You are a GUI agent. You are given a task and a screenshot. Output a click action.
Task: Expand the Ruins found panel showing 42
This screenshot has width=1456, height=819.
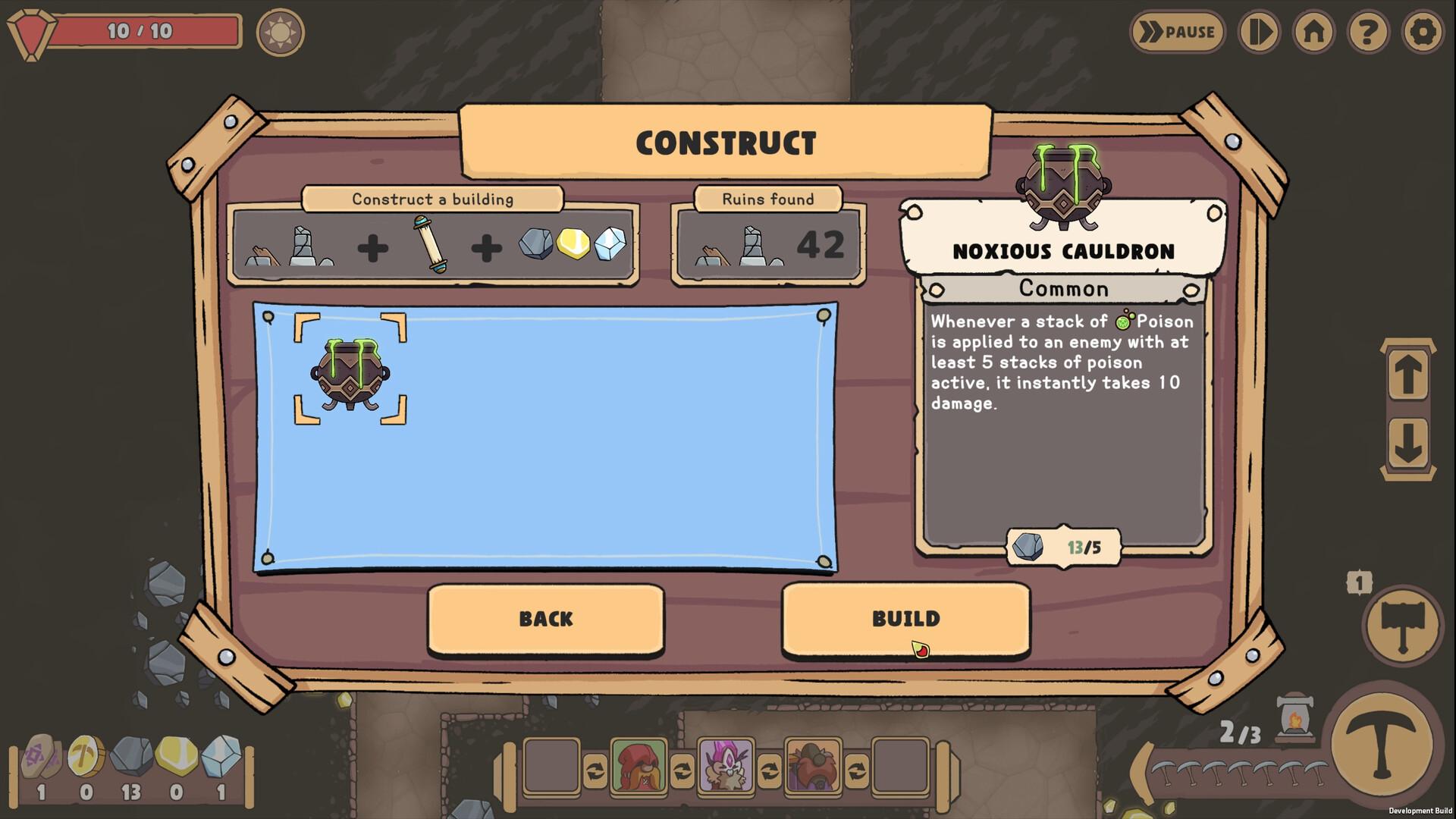tap(767, 244)
